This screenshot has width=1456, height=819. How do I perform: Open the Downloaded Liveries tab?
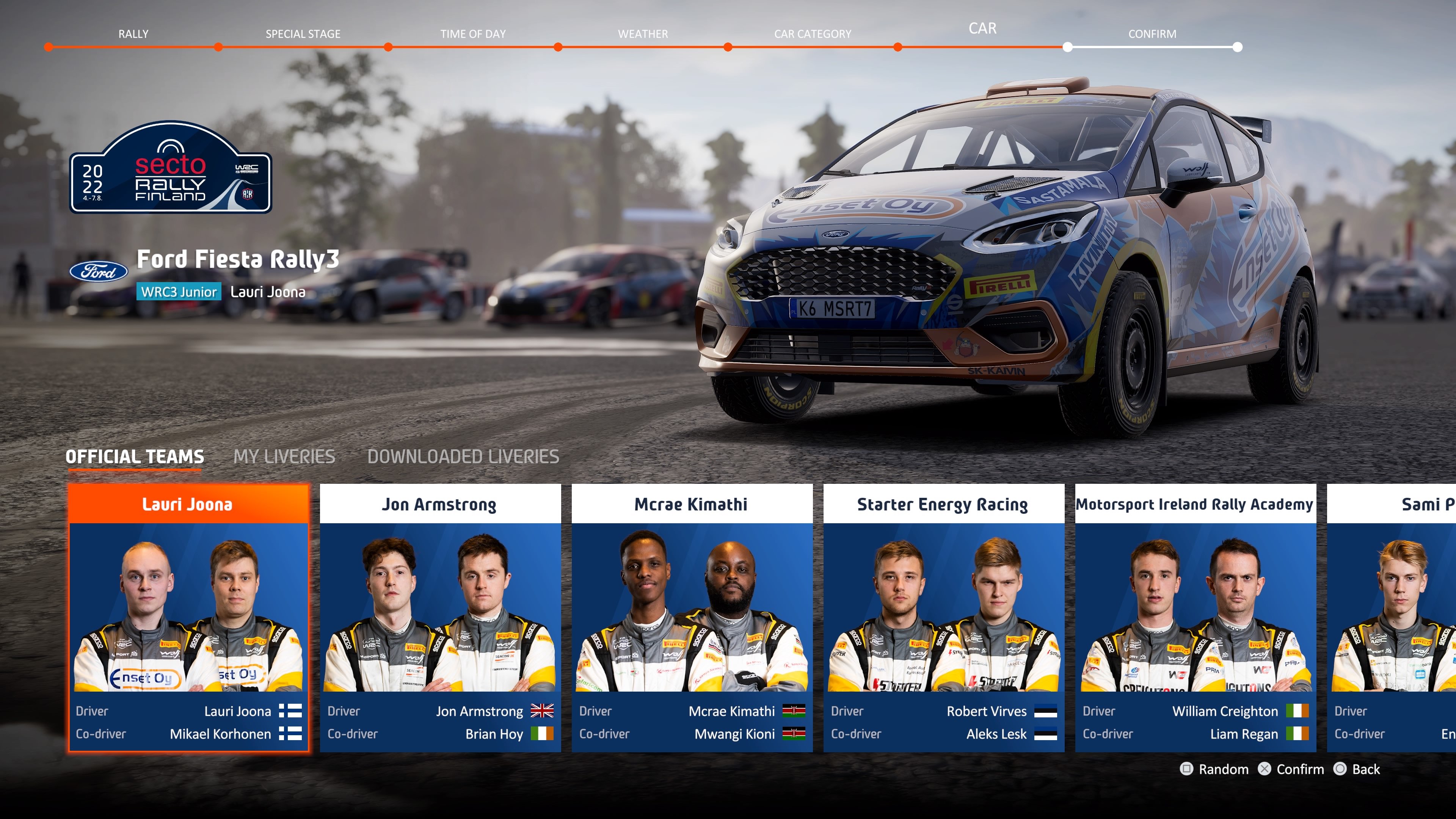463,457
